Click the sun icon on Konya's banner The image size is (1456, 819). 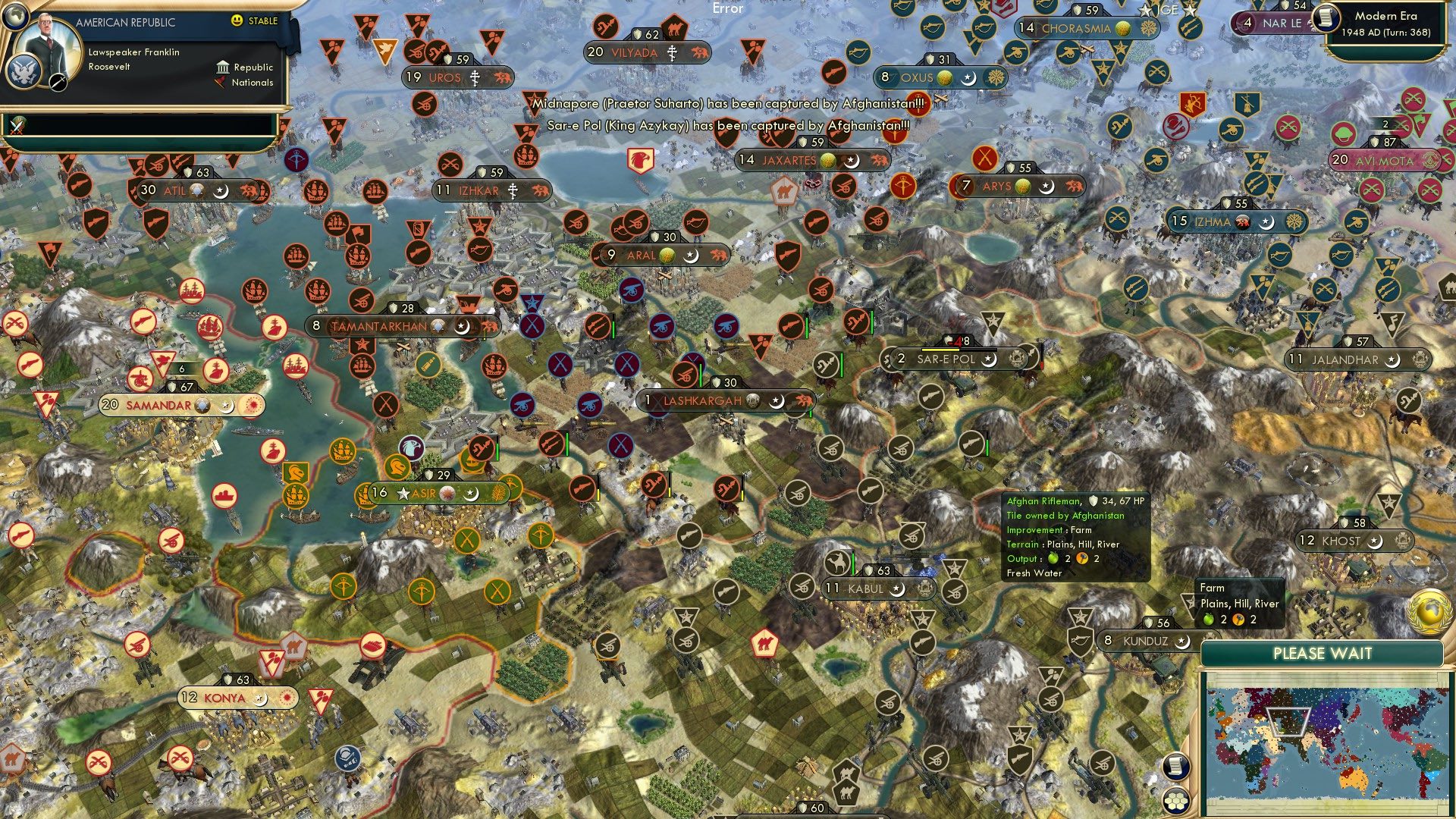288,698
